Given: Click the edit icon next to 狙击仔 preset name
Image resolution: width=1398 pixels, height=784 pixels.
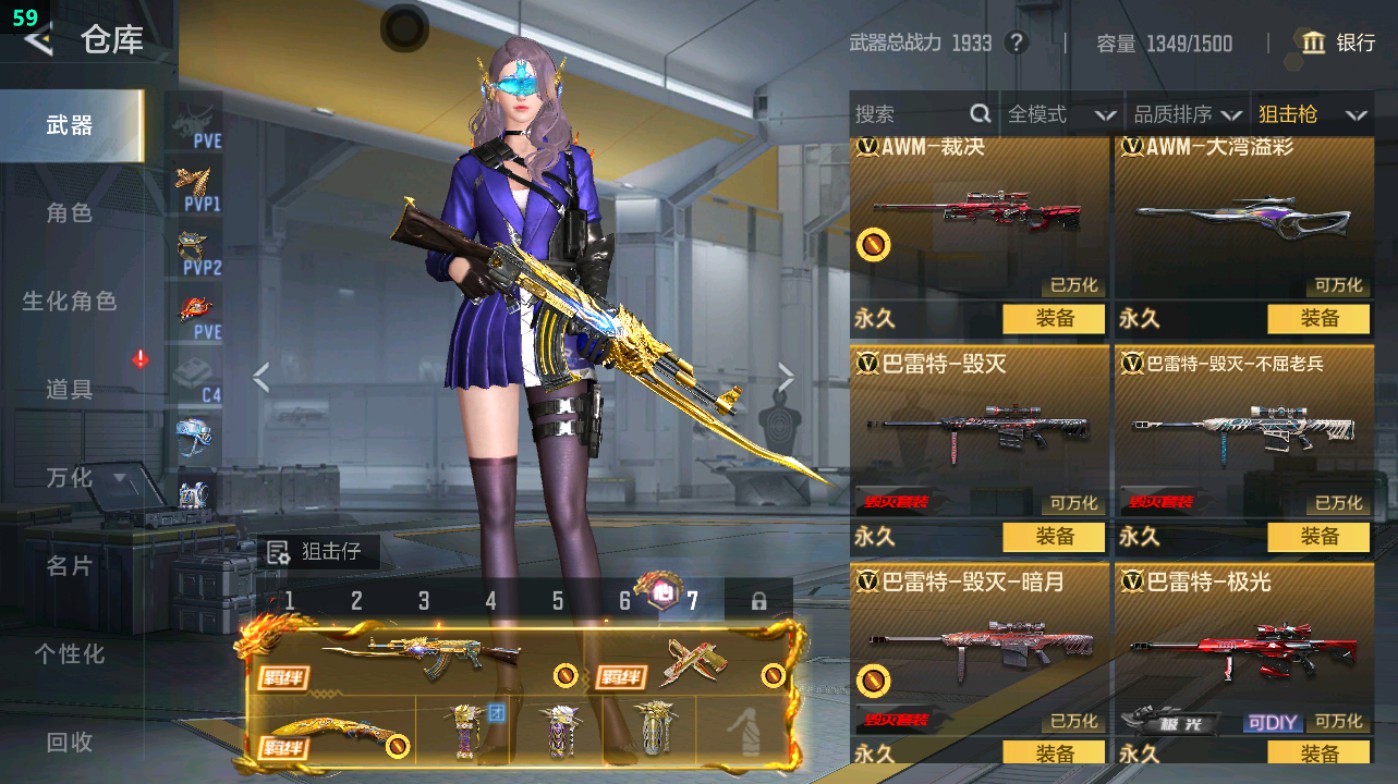Looking at the screenshot, I should pos(278,551).
